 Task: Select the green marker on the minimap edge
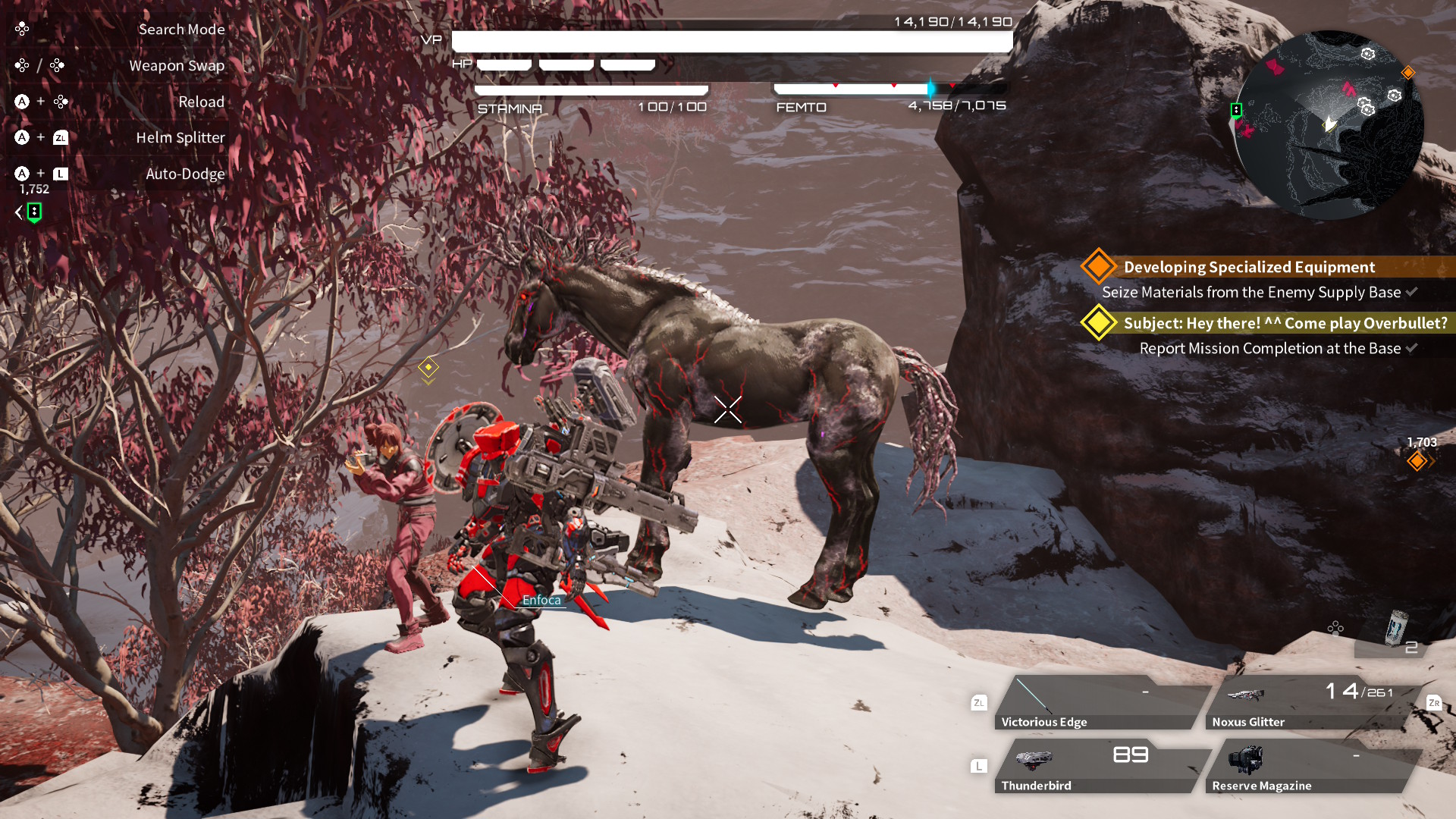click(x=1236, y=111)
